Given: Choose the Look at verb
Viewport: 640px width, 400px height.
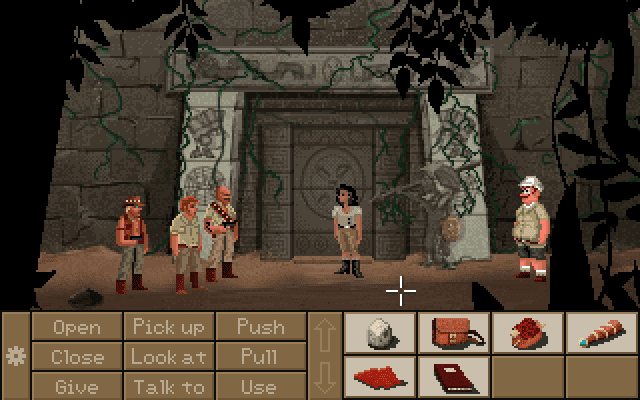Looking at the screenshot, I should point(168,356).
